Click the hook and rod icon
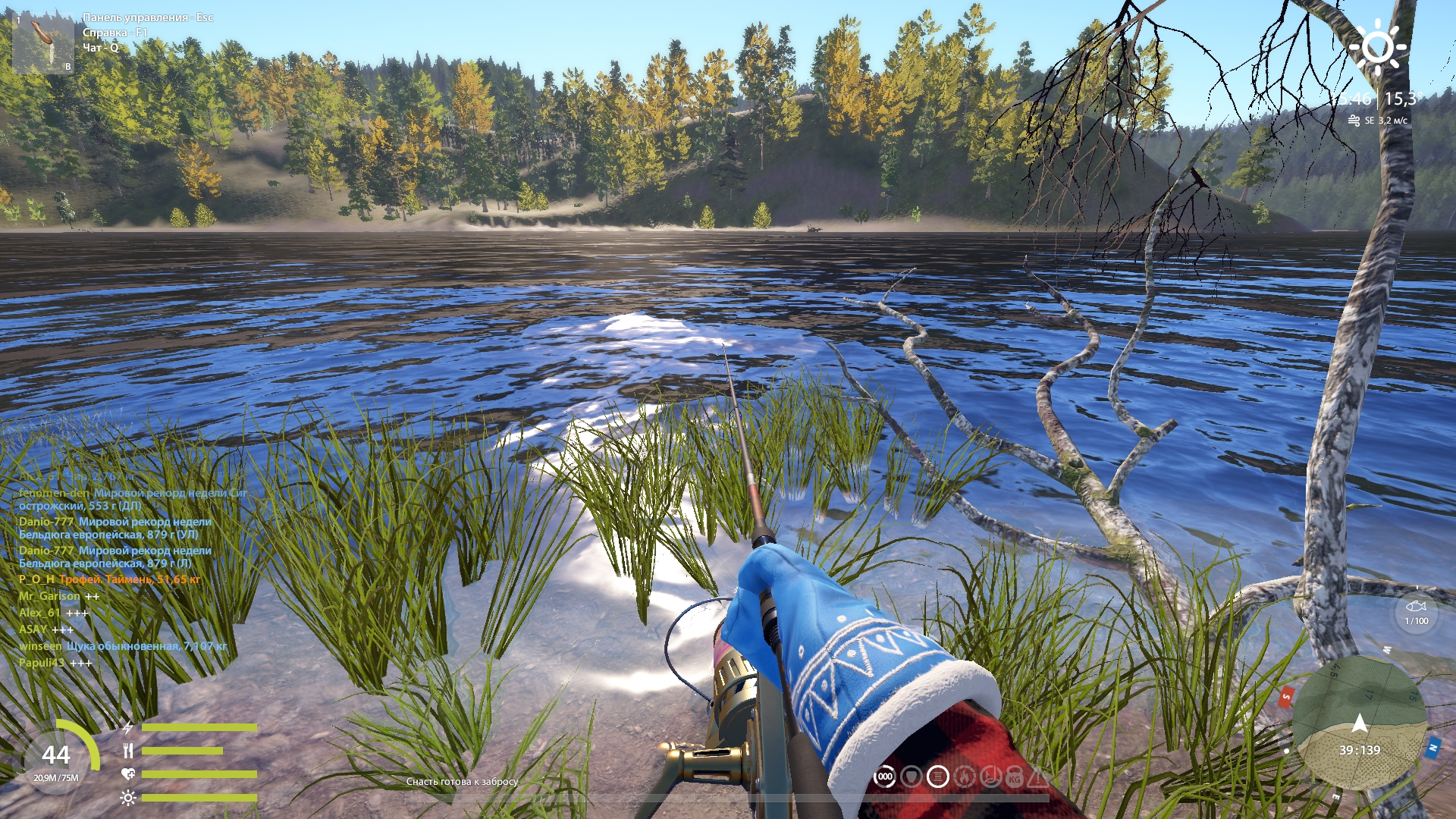The image size is (1456, 819). tap(990, 777)
